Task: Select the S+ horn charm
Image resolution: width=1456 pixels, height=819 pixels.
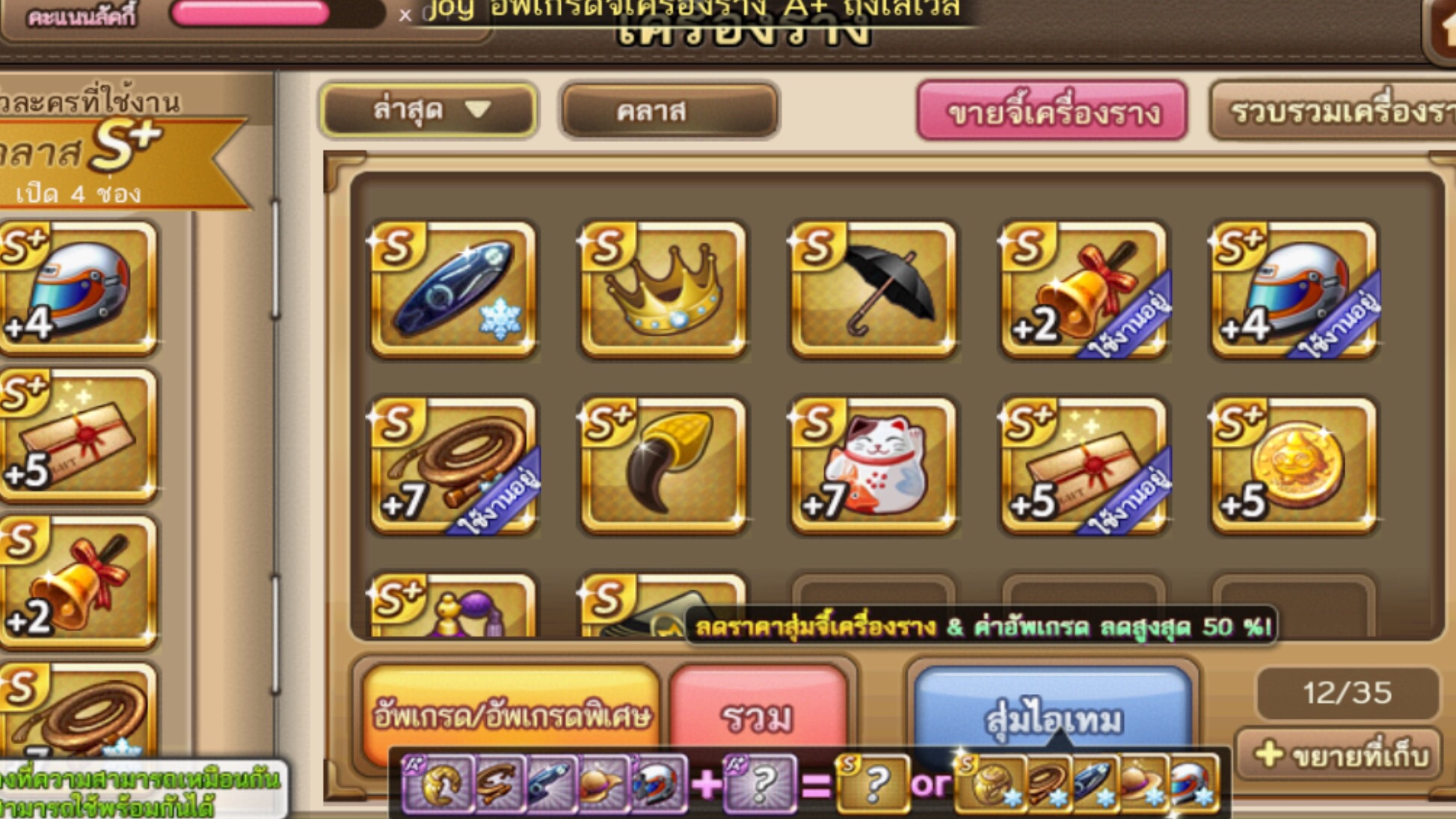Action: [x=663, y=465]
